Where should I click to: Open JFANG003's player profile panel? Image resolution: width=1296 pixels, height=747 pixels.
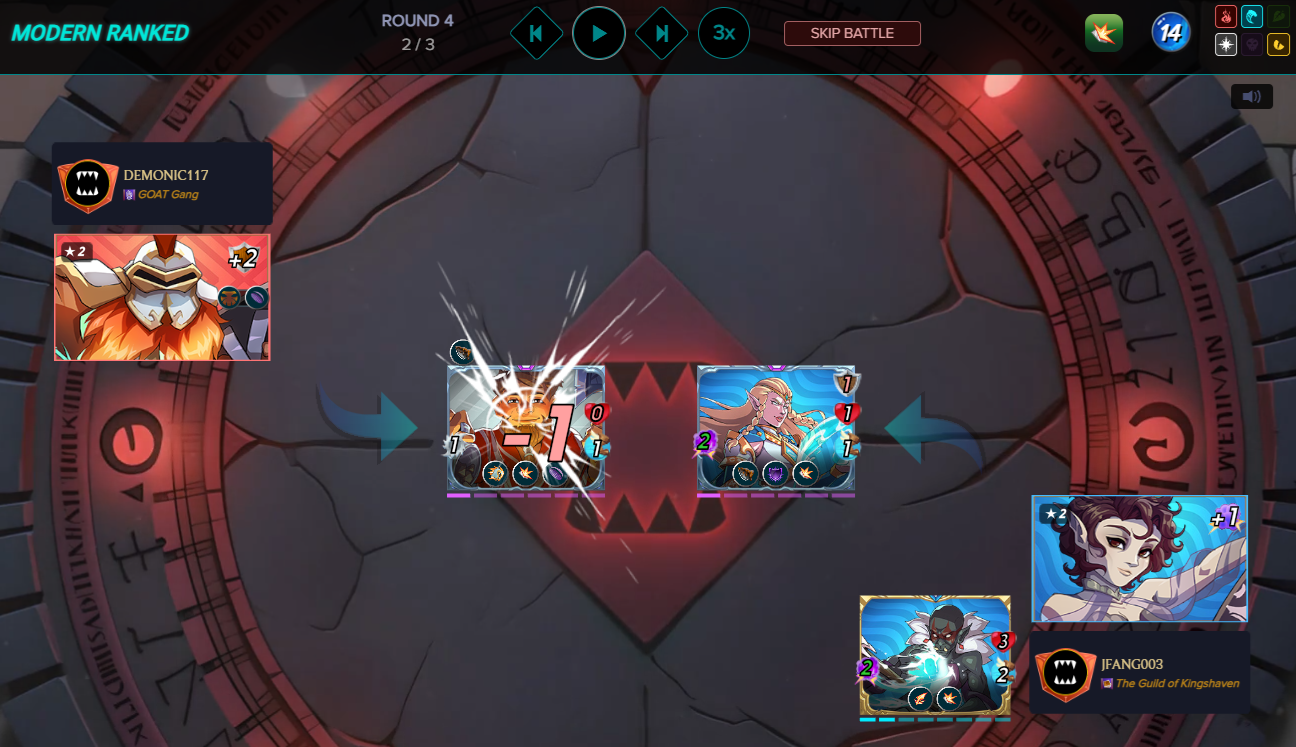[x=1140, y=672]
